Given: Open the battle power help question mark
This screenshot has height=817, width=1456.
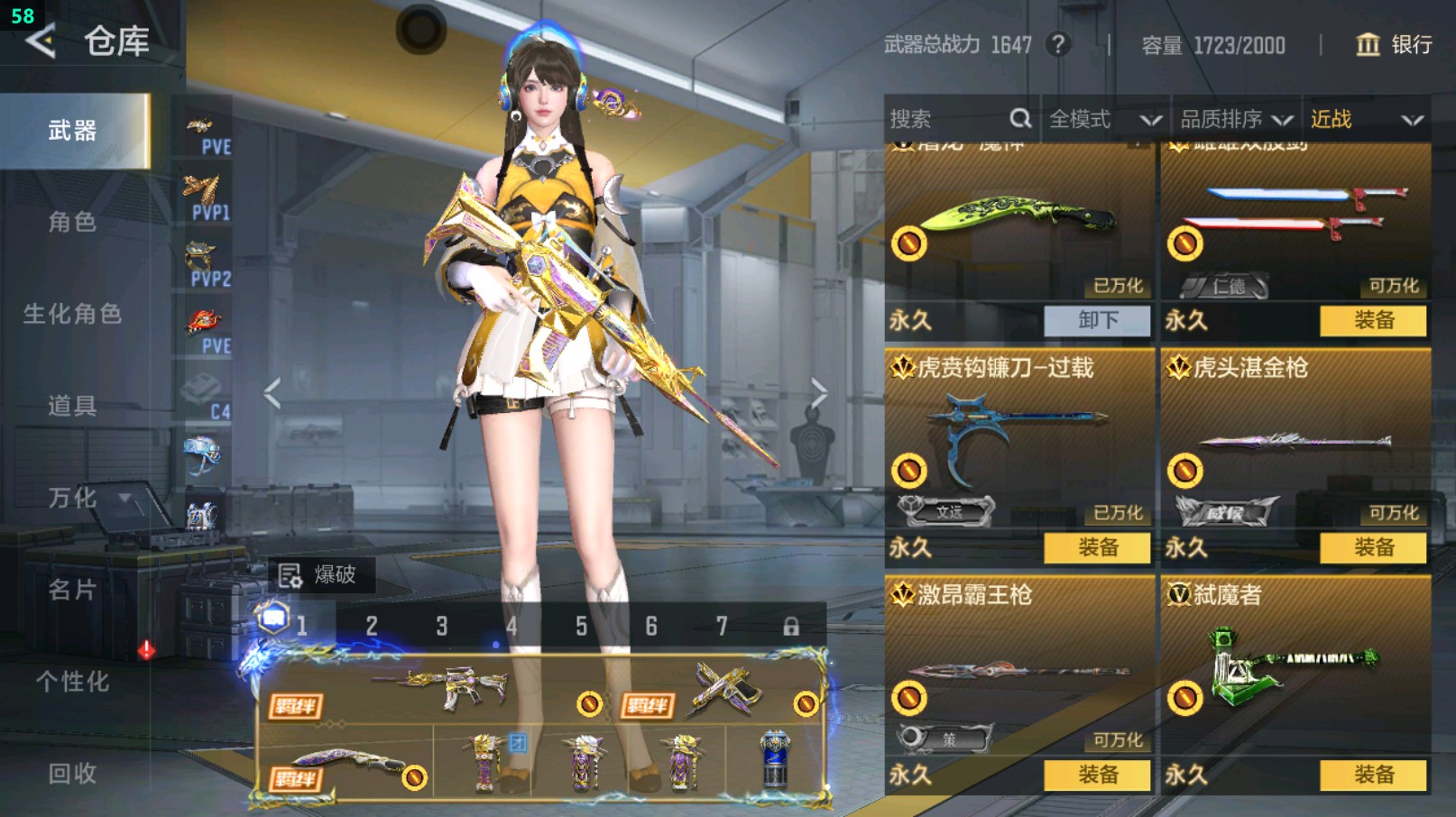Looking at the screenshot, I should click(1060, 45).
